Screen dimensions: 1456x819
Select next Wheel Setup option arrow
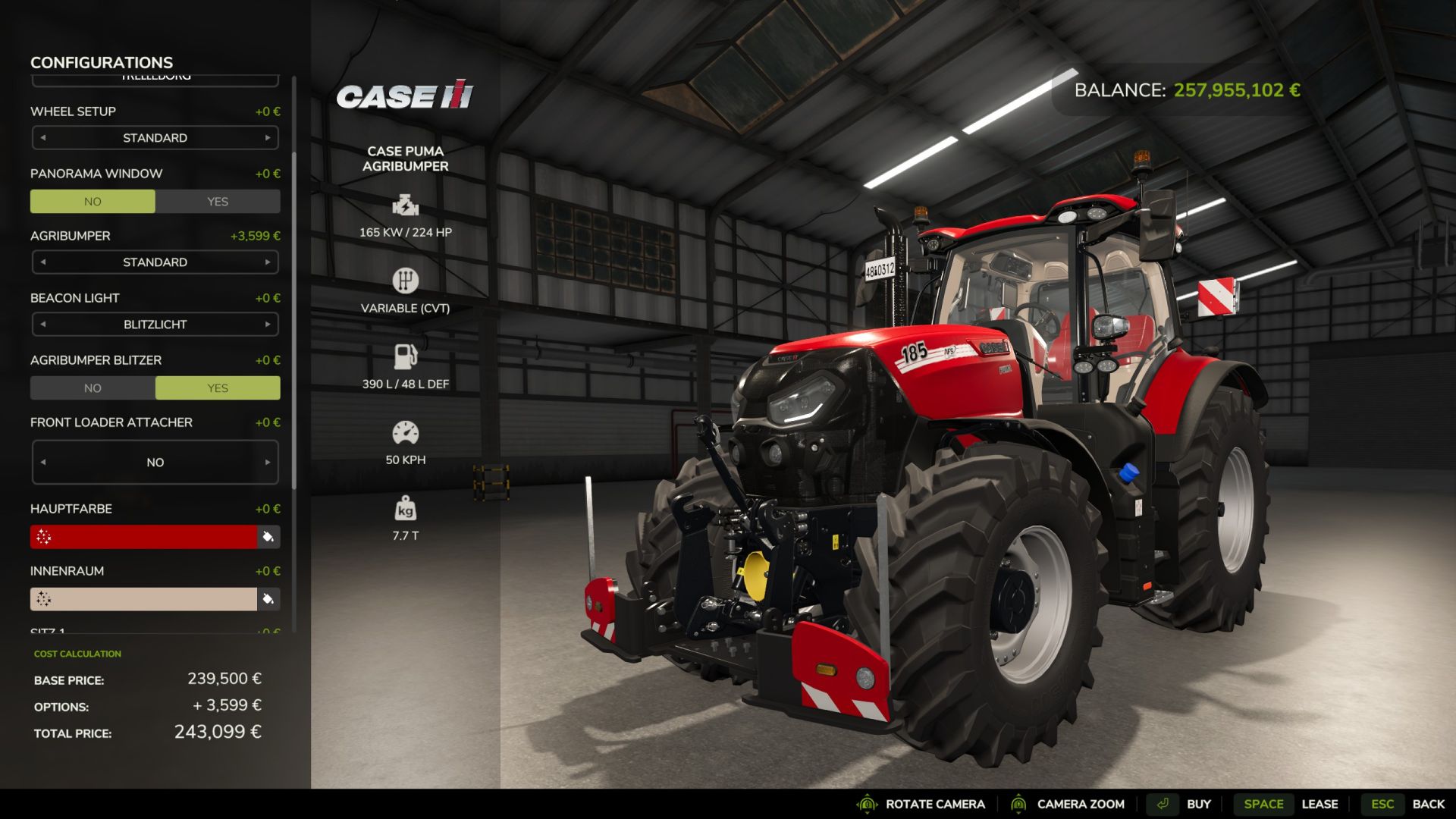point(268,138)
